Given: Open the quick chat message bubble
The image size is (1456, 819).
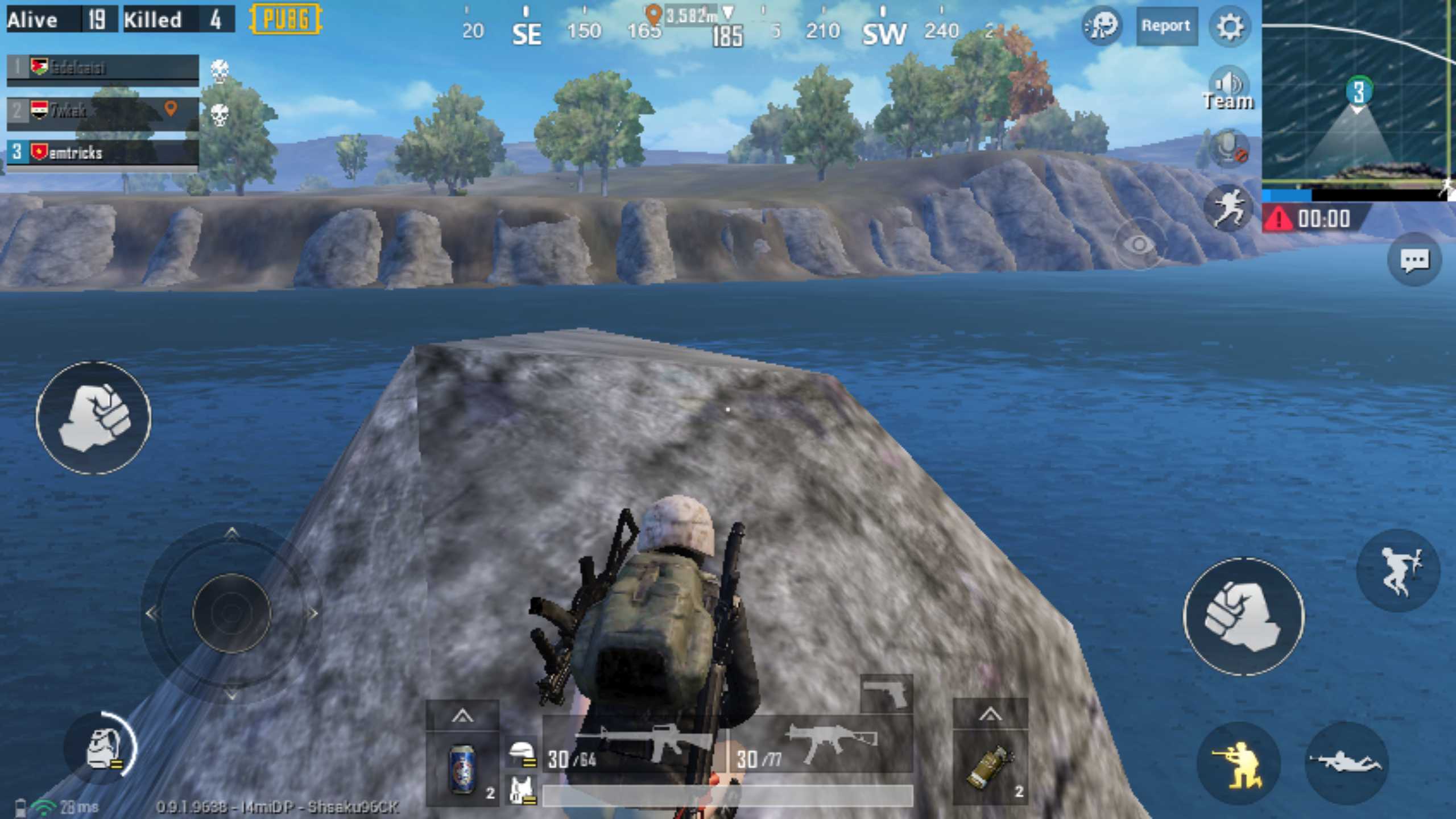Looking at the screenshot, I should point(1414,261).
